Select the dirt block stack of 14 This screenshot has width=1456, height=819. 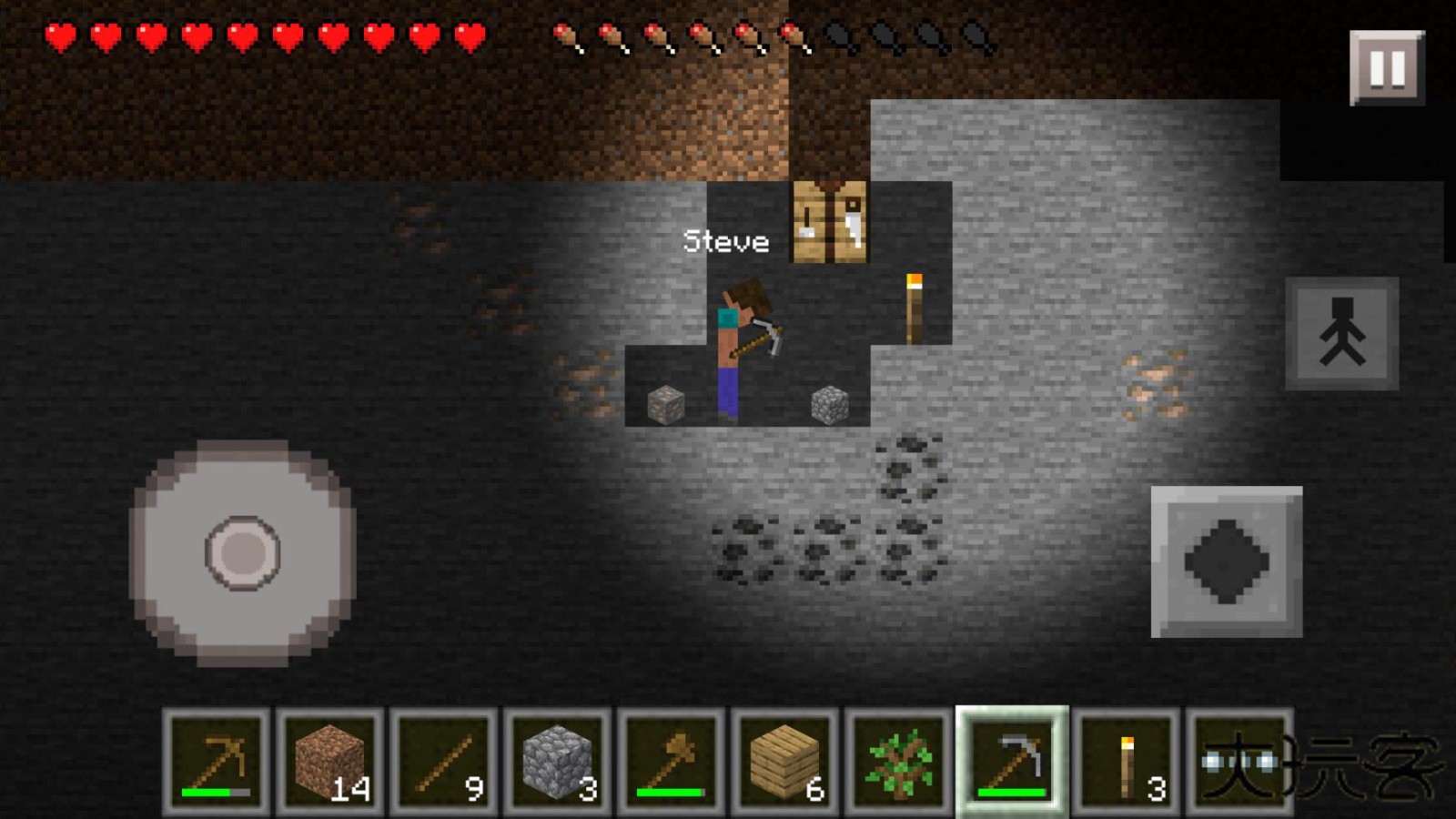[x=330, y=762]
